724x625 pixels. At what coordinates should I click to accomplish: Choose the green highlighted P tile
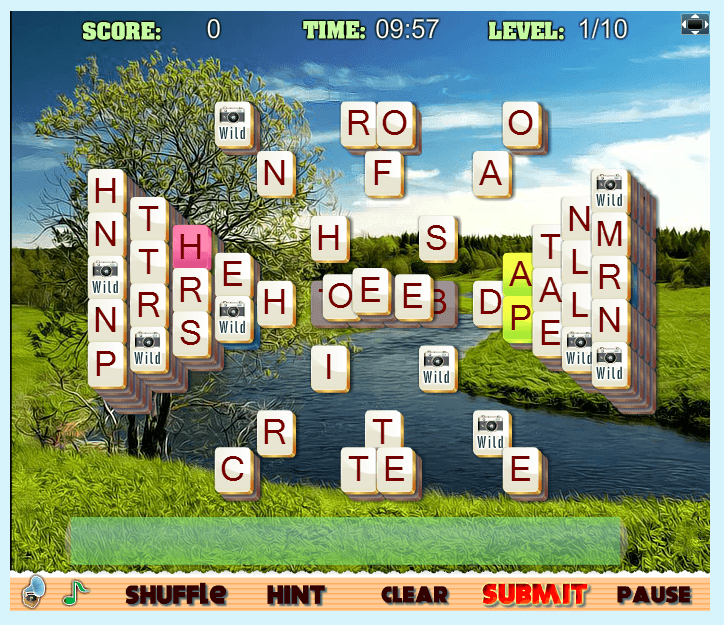[x=519, y=318]
